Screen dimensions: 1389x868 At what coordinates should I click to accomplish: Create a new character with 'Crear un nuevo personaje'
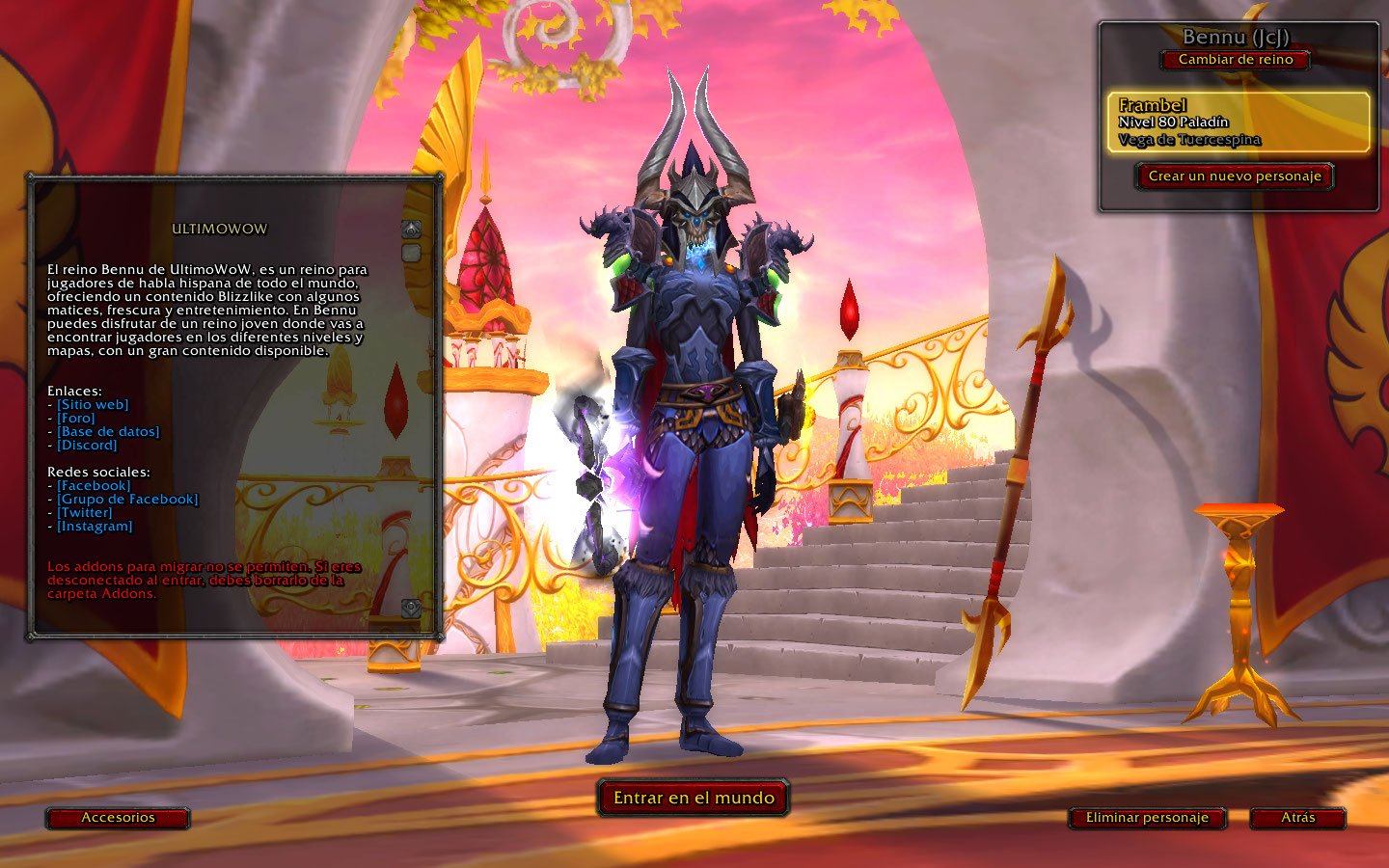(x=1235, y=176)
